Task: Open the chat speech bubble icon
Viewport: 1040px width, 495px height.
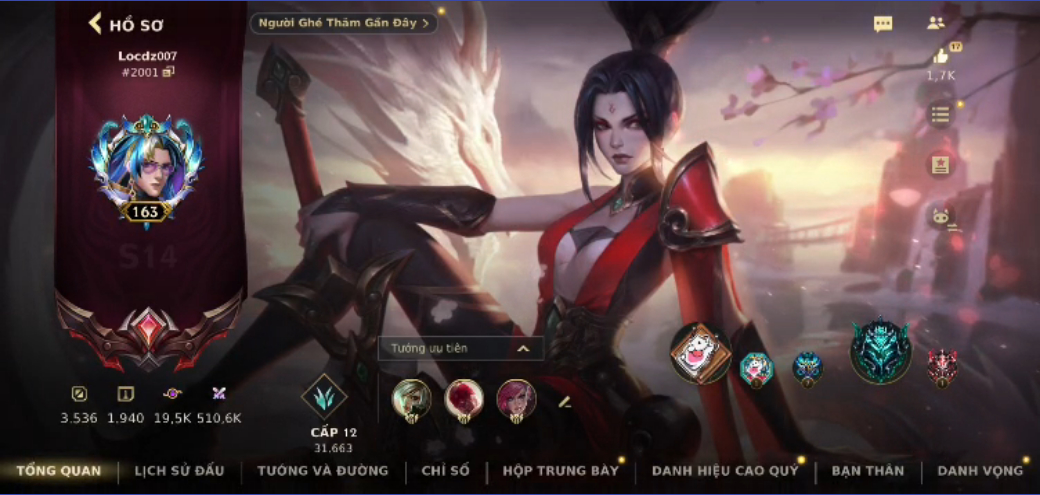Action: pos(883,24)
